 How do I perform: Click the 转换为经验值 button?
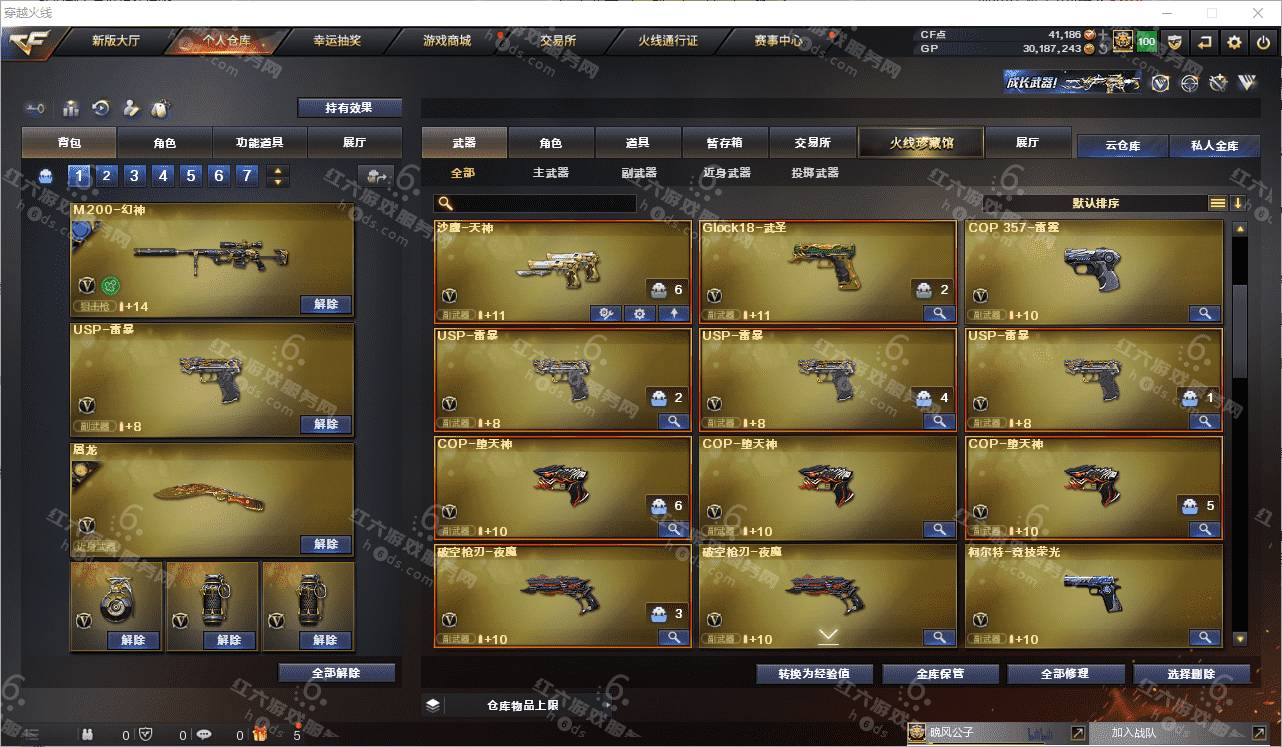pyautogui.click(x=814, y=673)
